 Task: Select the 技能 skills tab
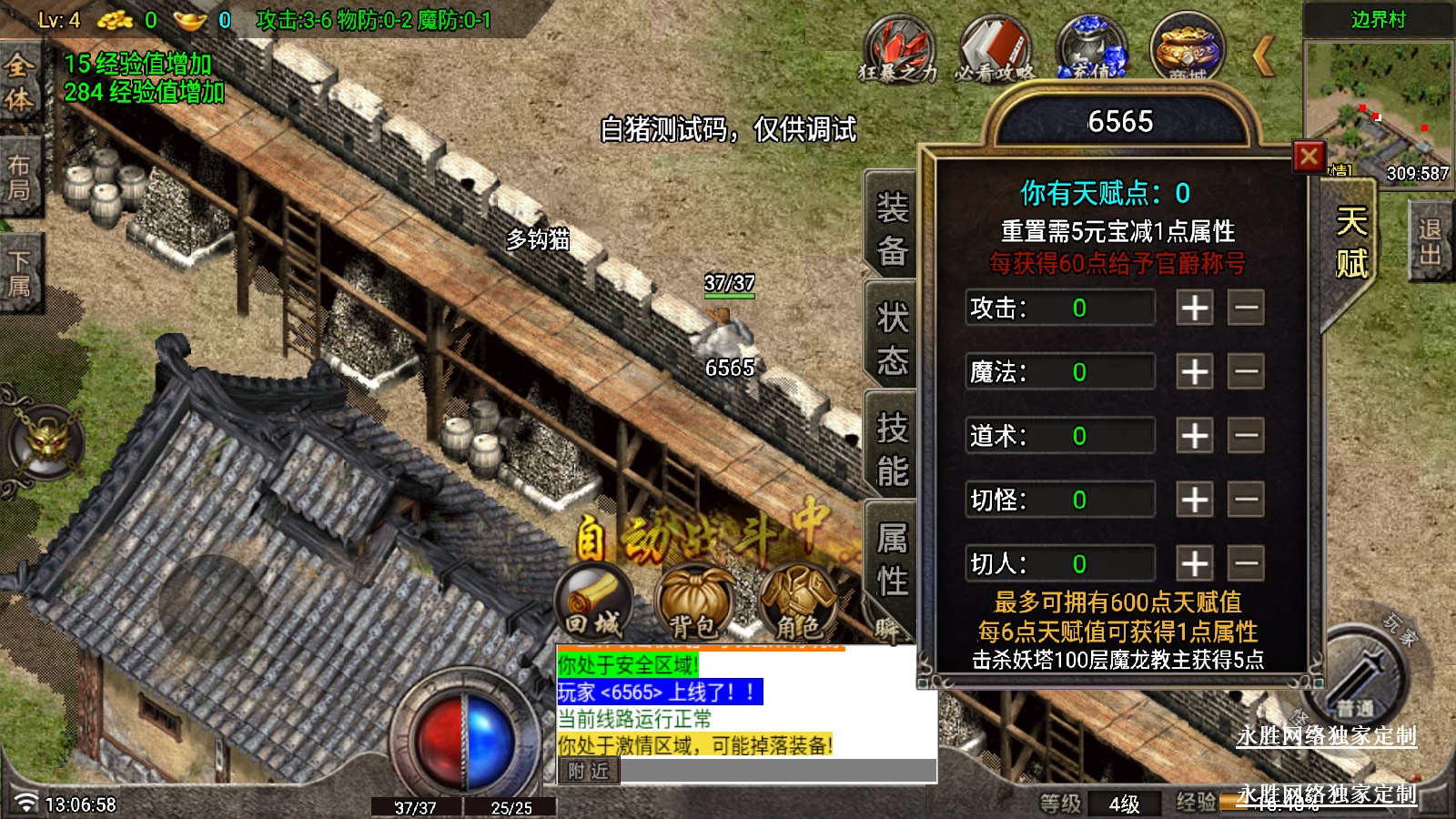click(892, 449)
